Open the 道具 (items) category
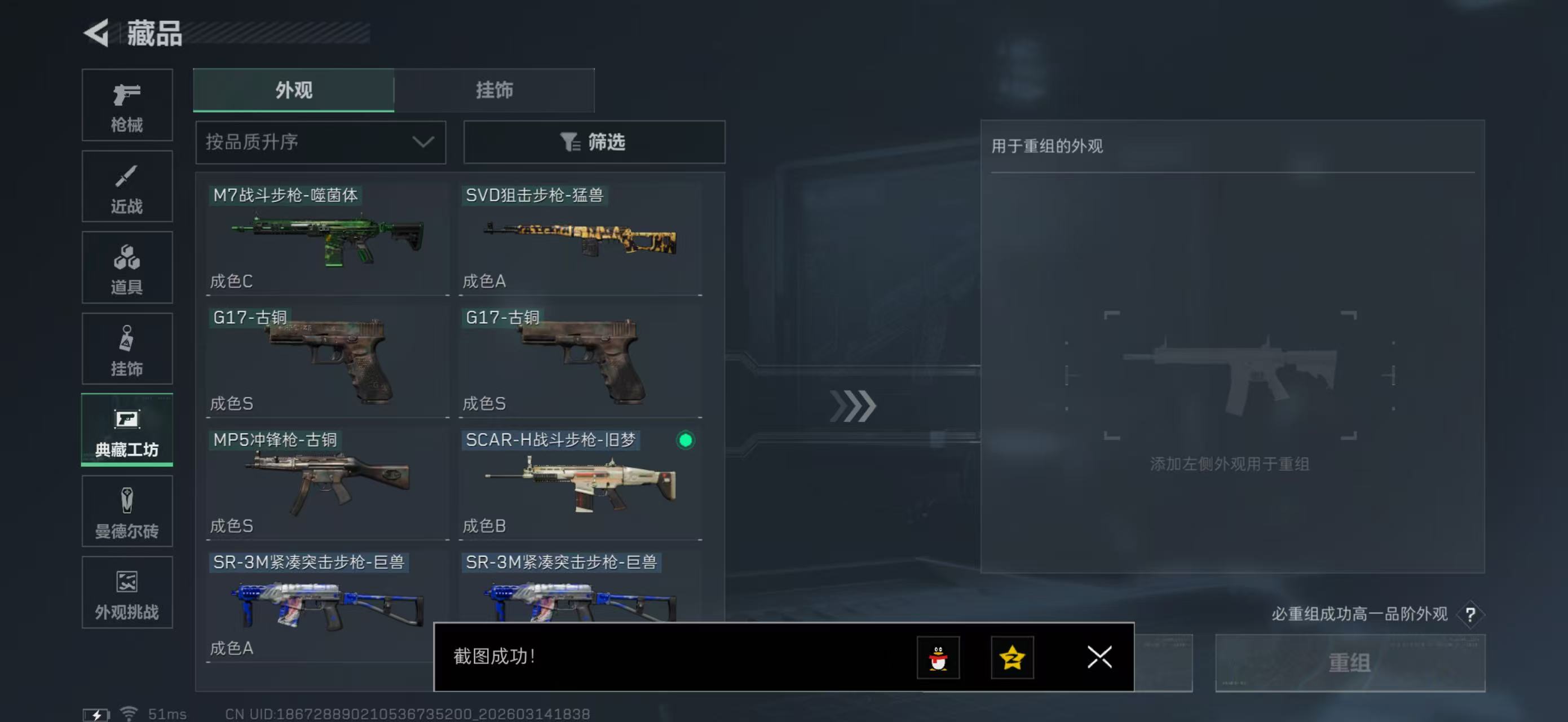1568x722 pixels. (x=127, y=267)
